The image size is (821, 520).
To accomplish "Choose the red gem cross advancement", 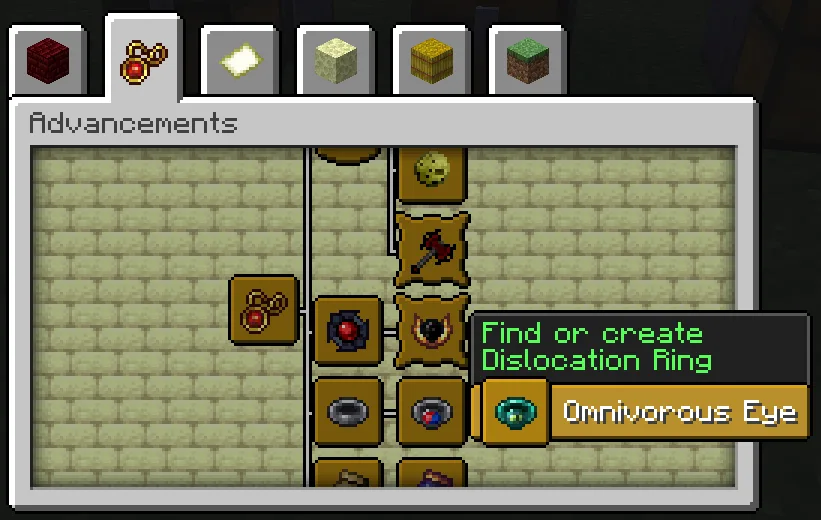I will 348,330.
